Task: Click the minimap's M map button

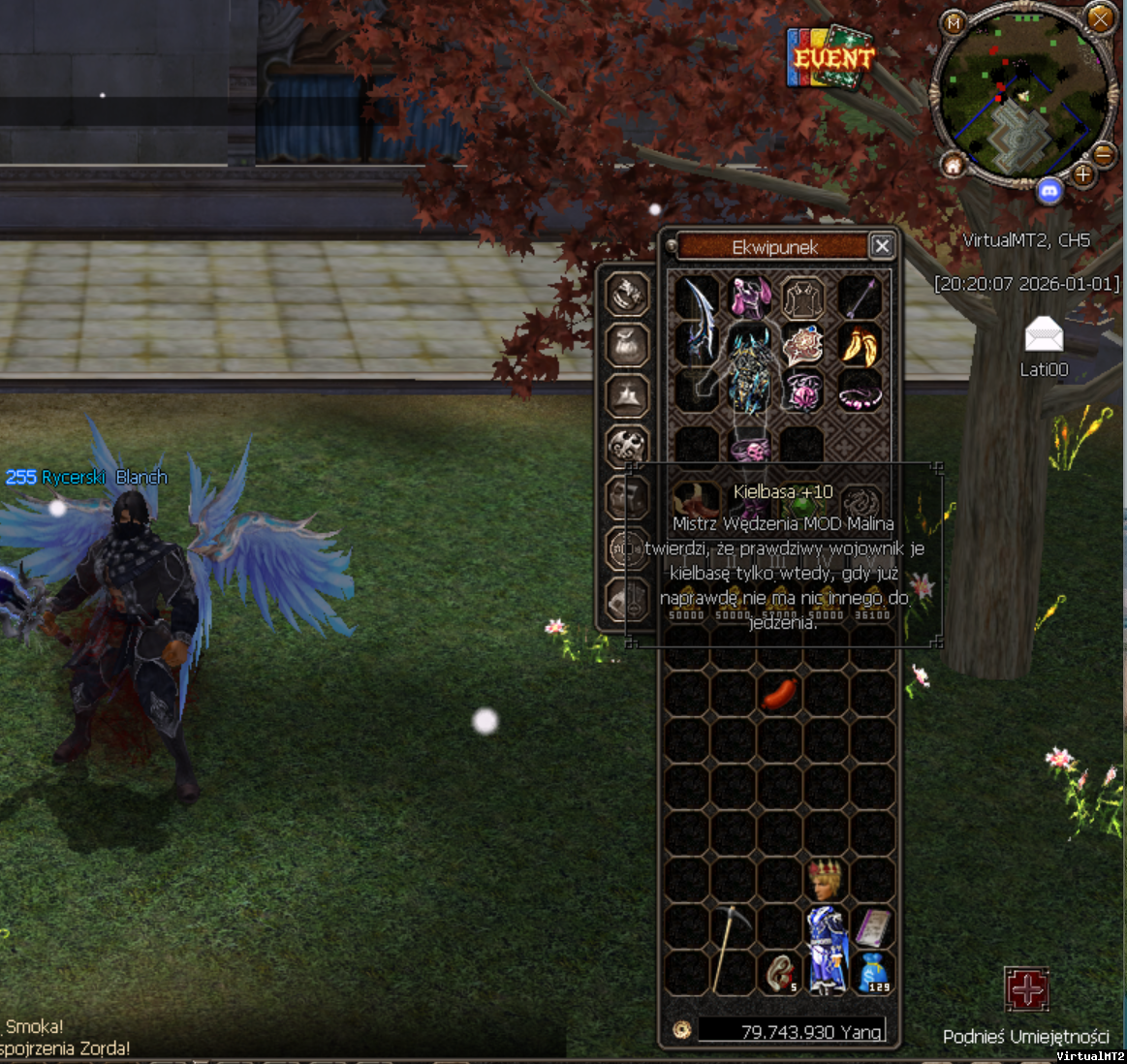Action: pos(955,23)
